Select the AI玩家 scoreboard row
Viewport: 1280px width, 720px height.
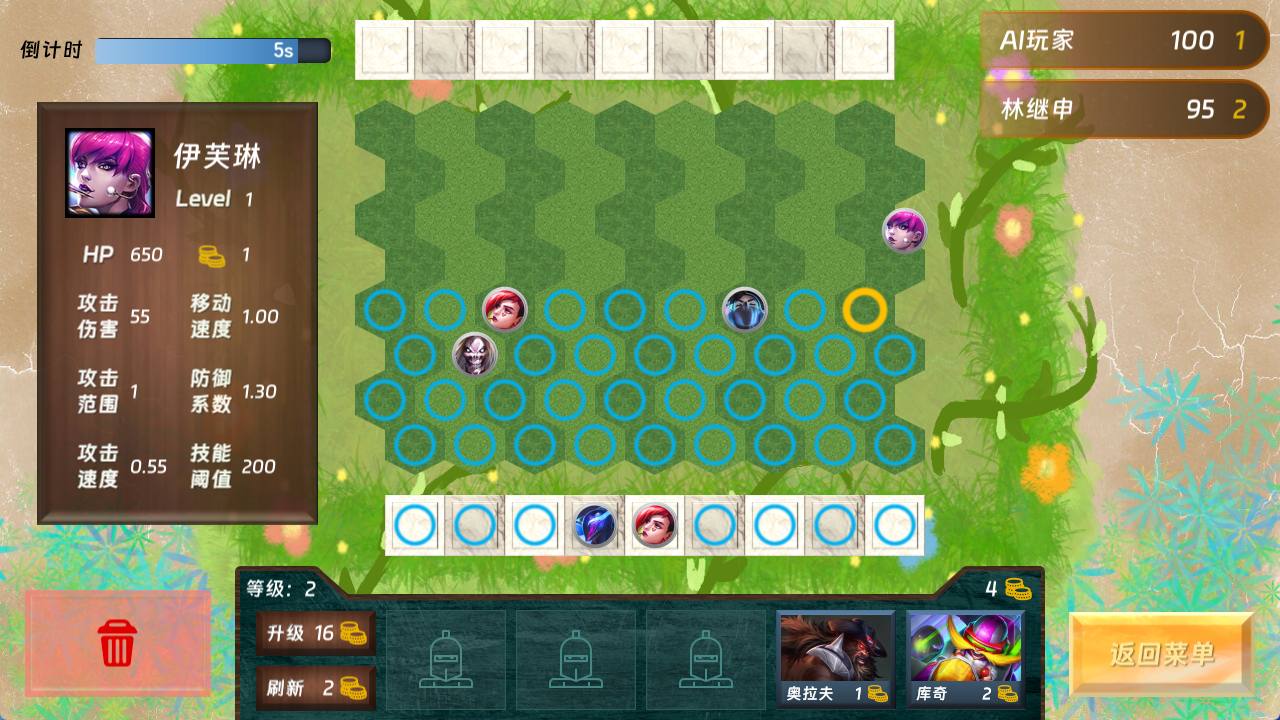[x=1124, y=40]
